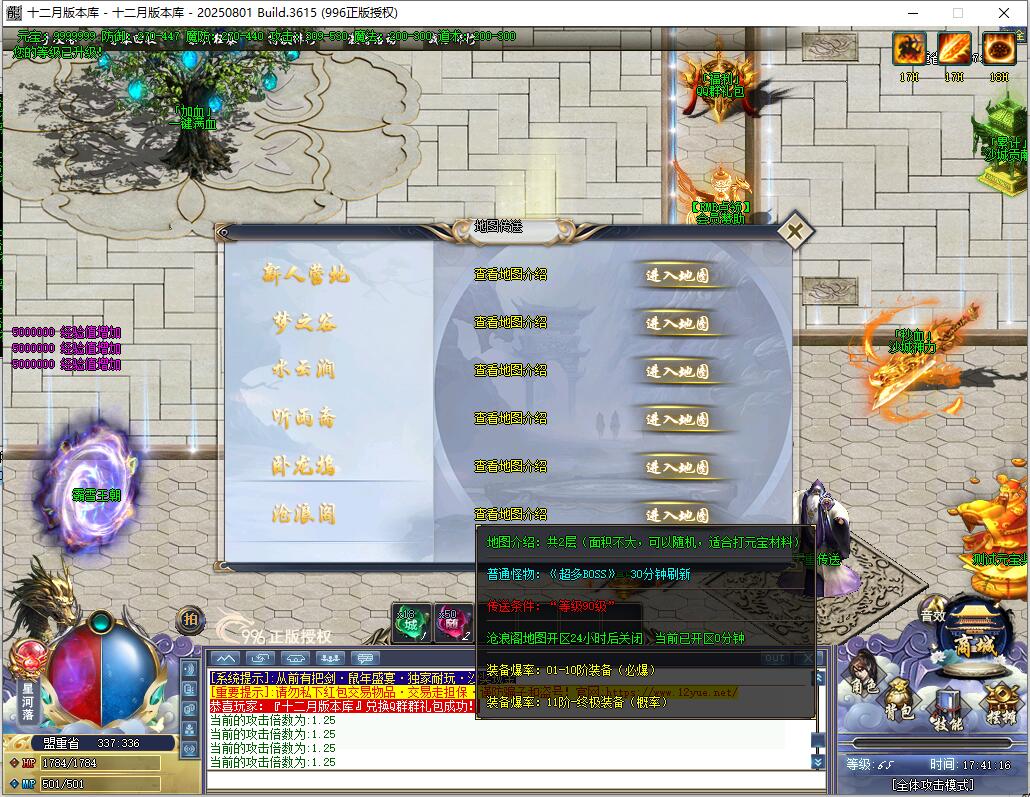The image size is (1030, 797).
Task: Show 查看地图介绍 for 新人营地
Action: click(x=510, y=275)
